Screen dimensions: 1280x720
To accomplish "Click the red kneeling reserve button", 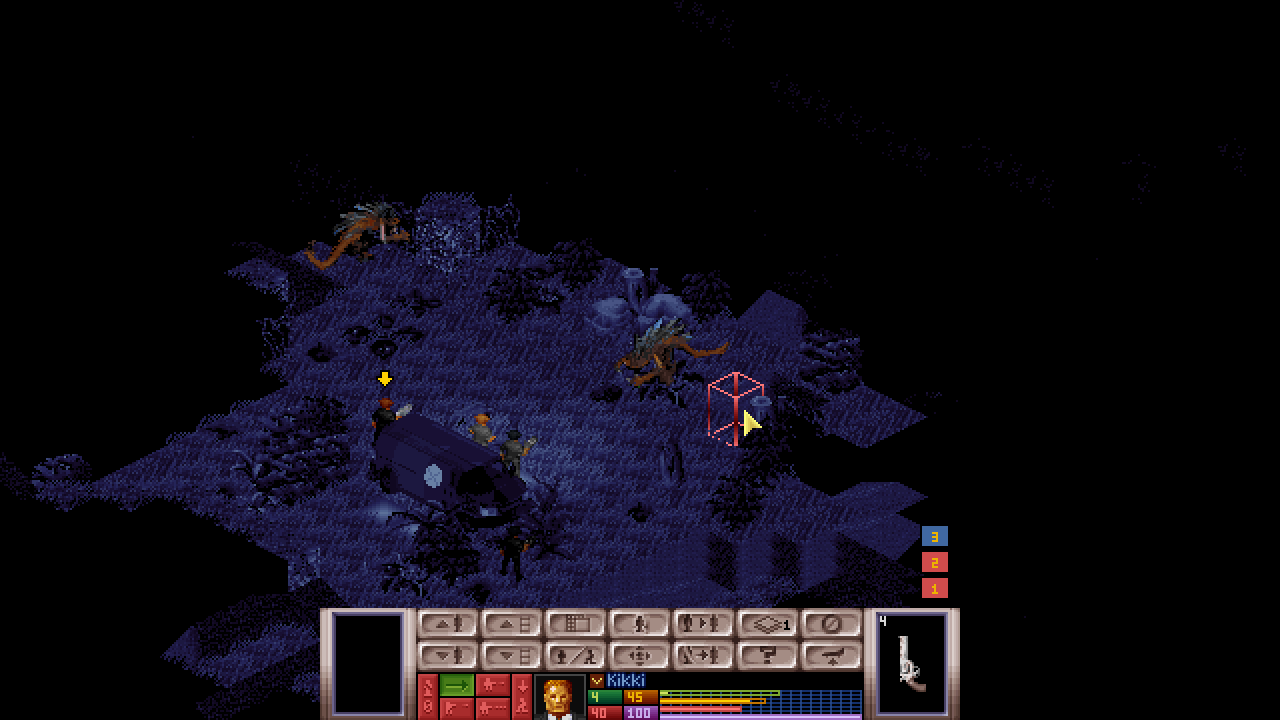I will pos(522,697).
